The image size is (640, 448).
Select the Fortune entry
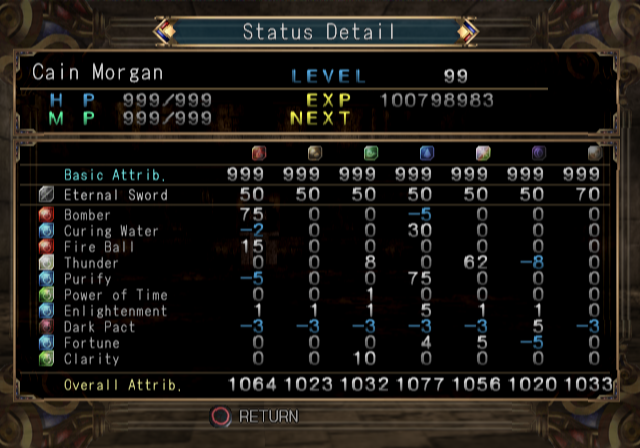point(91,343)
